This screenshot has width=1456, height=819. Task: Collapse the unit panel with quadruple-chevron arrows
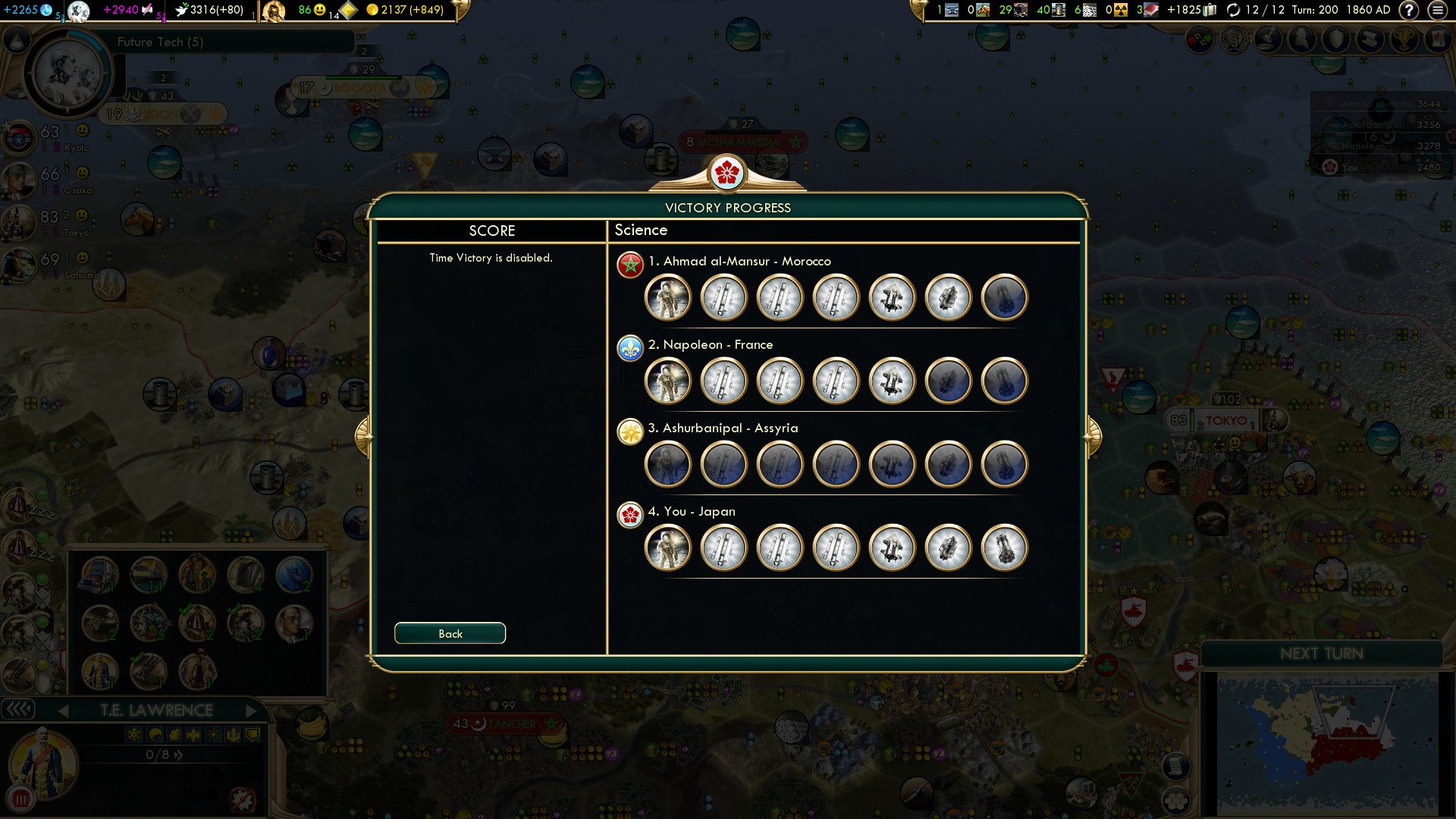point(20,710)
